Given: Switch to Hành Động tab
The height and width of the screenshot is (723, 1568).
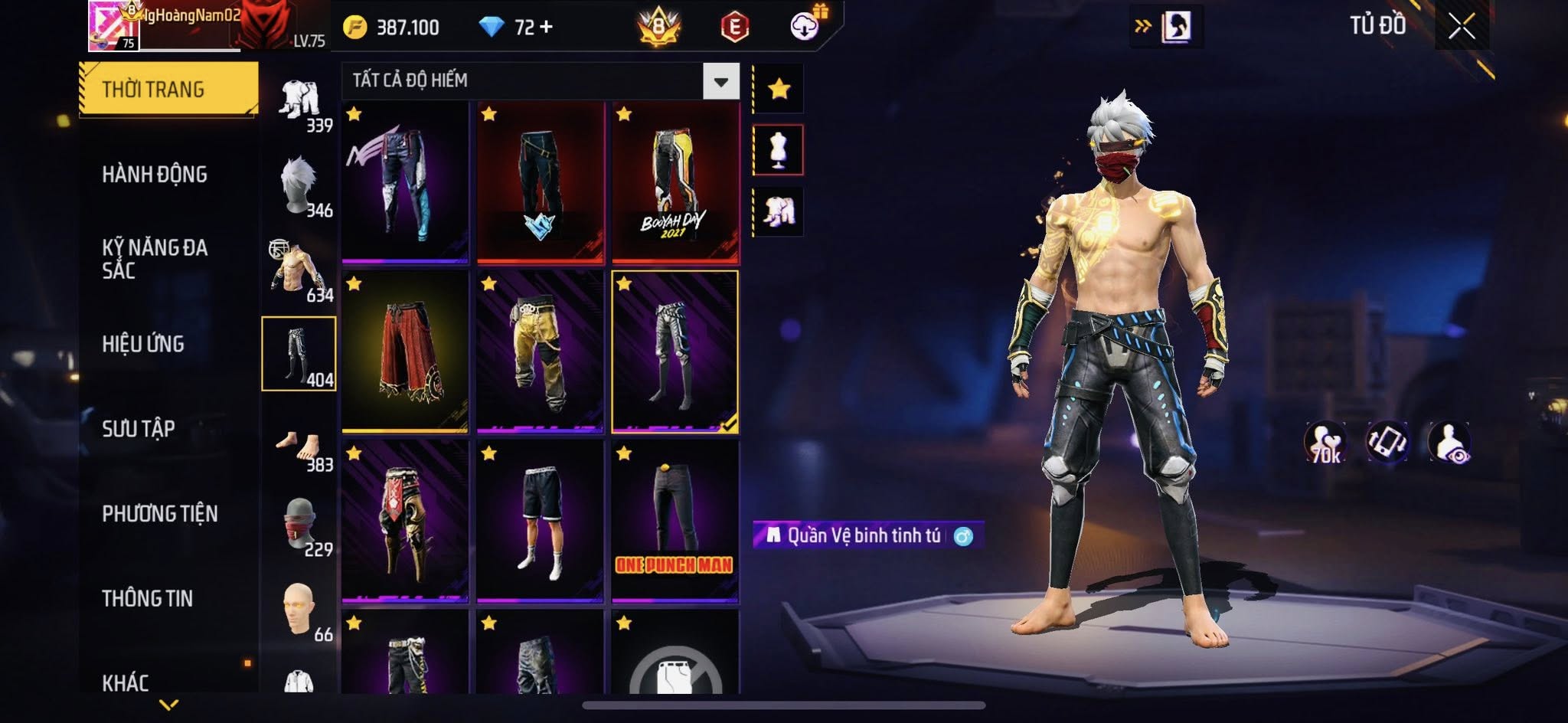Looking at the screenshot, I should pos(155,175).
